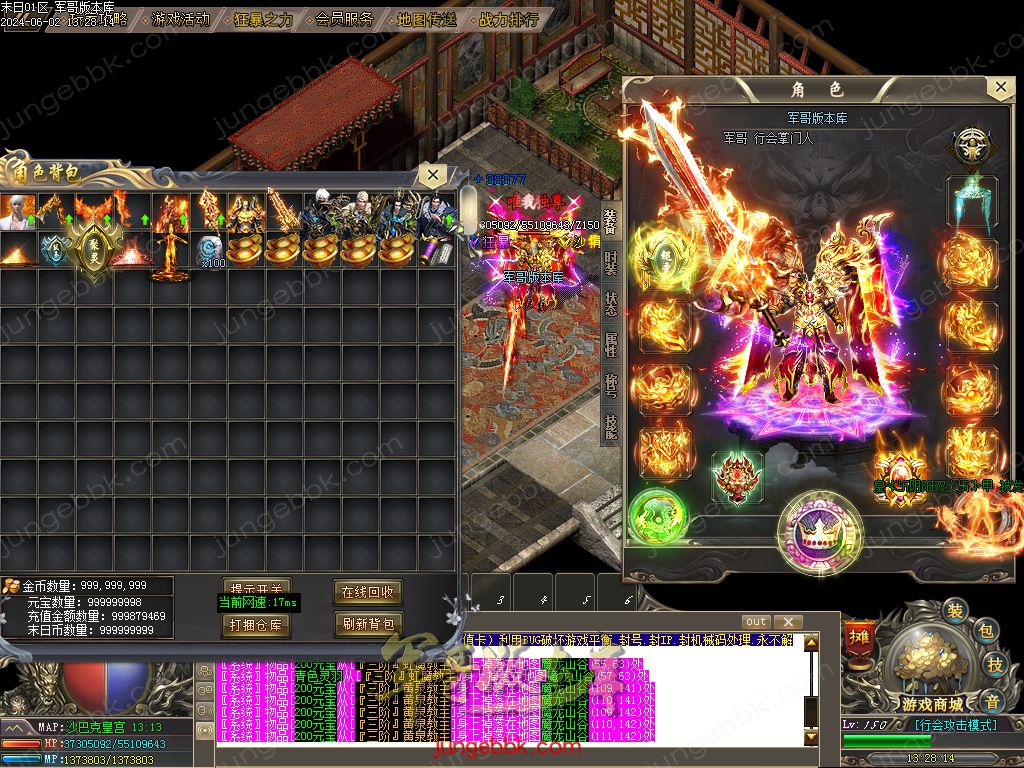1024x768 pixels.
Task: Open the 会员服务 member services menu
Action: tap(344, 19)
